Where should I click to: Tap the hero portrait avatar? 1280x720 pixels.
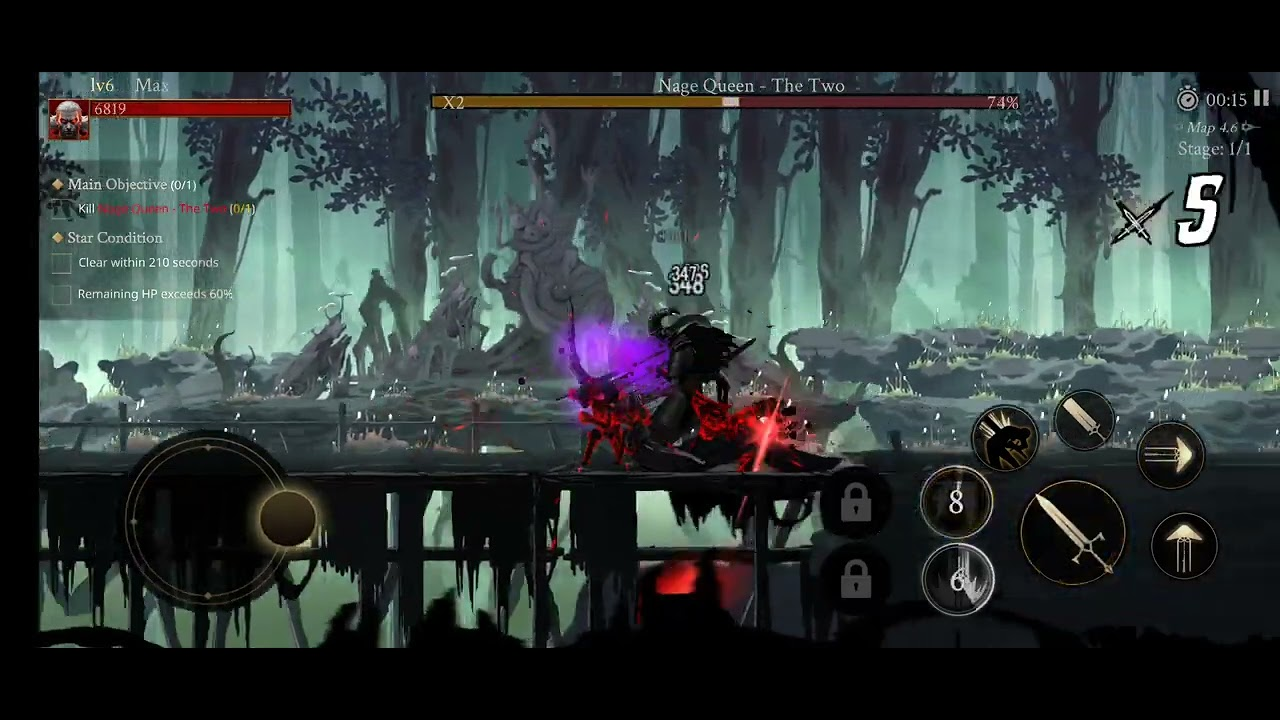[67, 118]
